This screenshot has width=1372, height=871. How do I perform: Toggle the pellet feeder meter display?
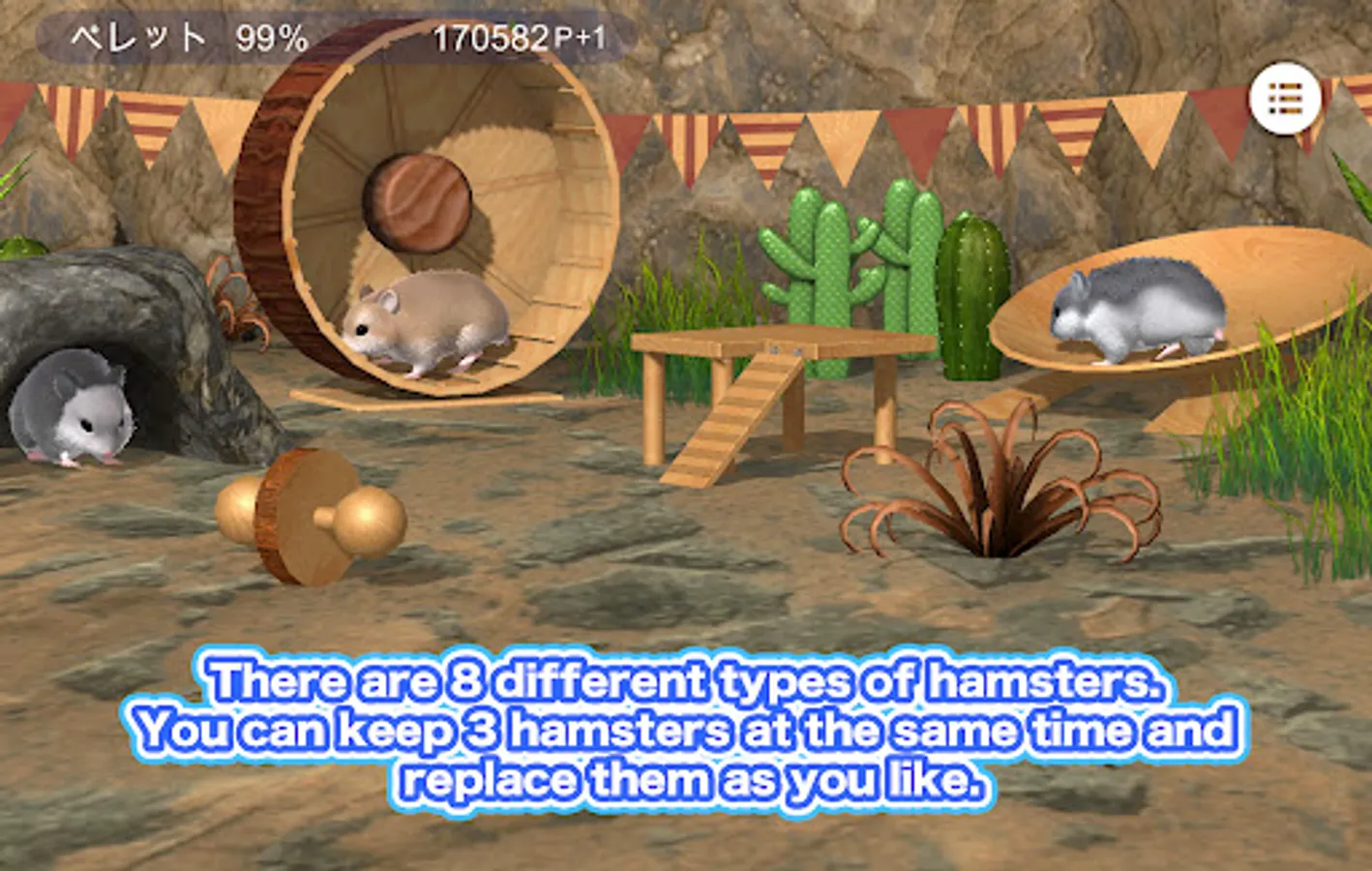(x=184, y=34)
